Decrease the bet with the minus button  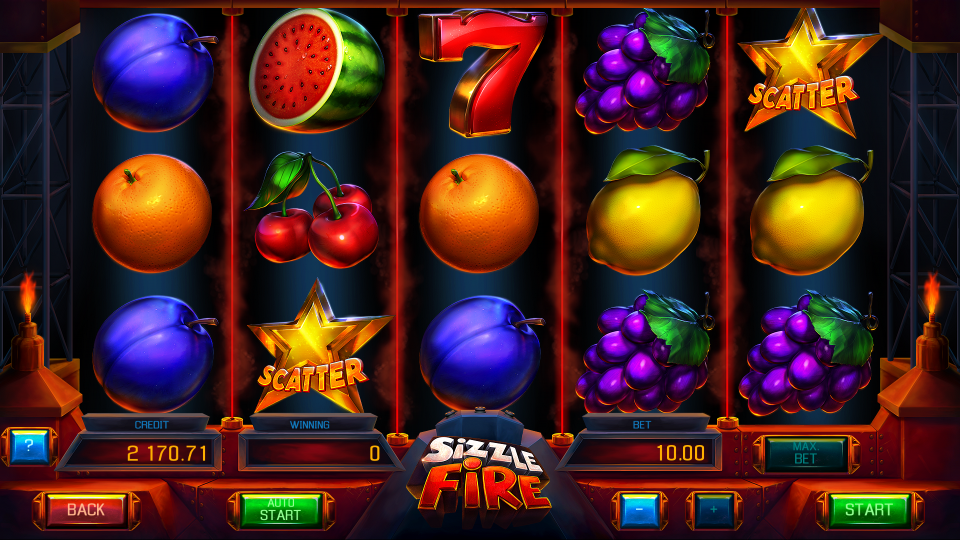pos(638,510)
